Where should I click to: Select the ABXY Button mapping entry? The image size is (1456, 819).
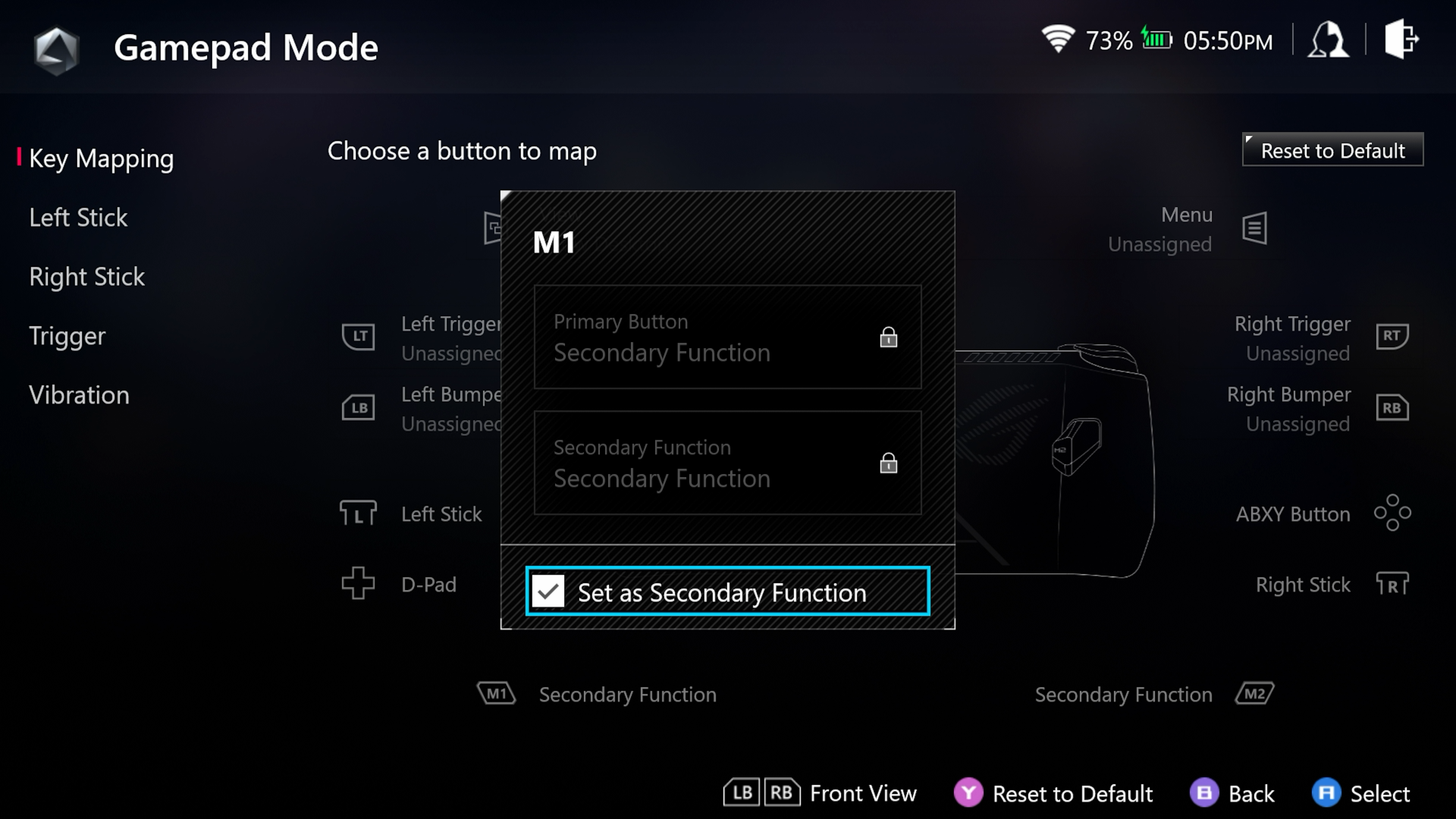click(1323, 514)
